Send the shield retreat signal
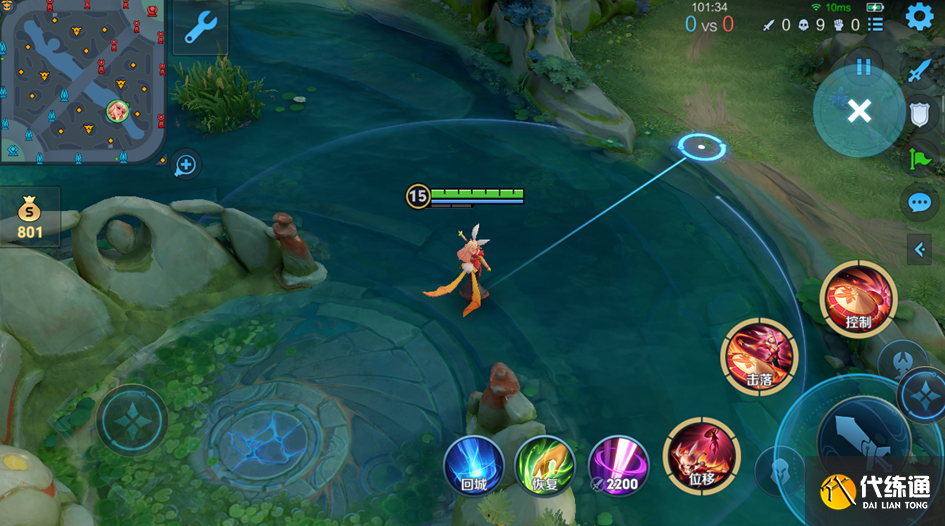The image size is (945, 526). [x=919, y=113]
